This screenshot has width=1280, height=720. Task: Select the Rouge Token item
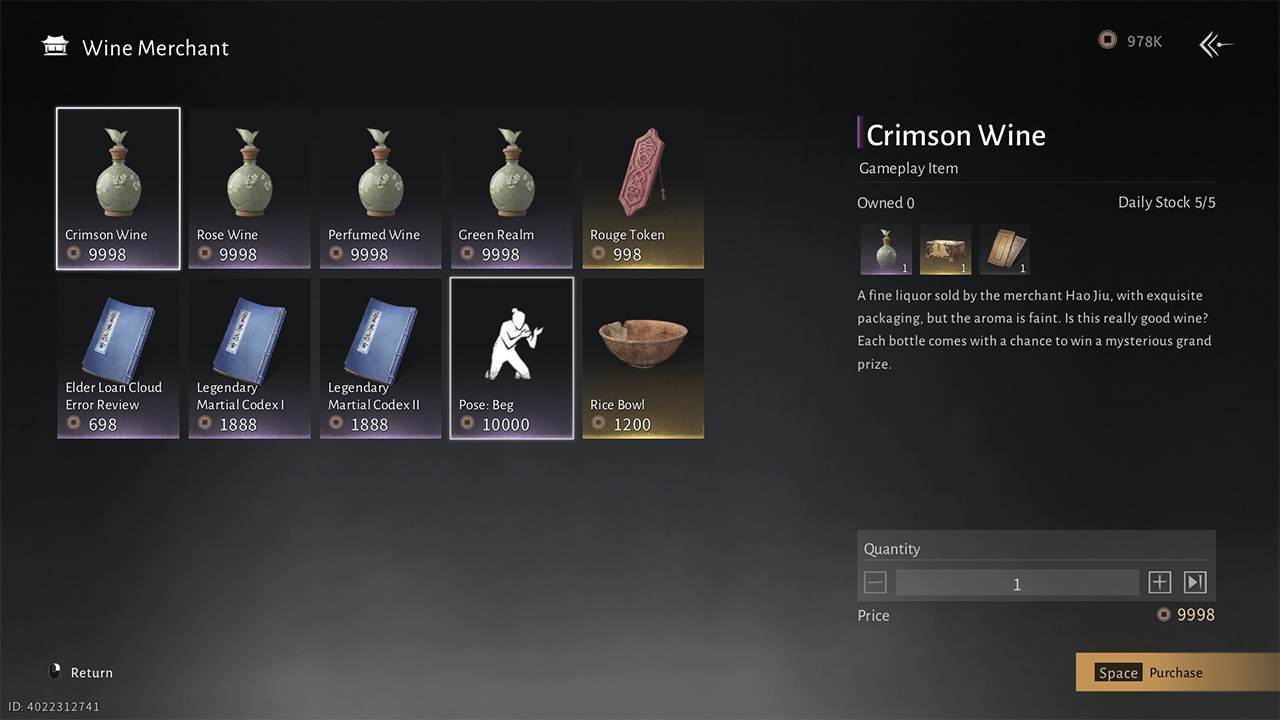(x=643, y=188)
